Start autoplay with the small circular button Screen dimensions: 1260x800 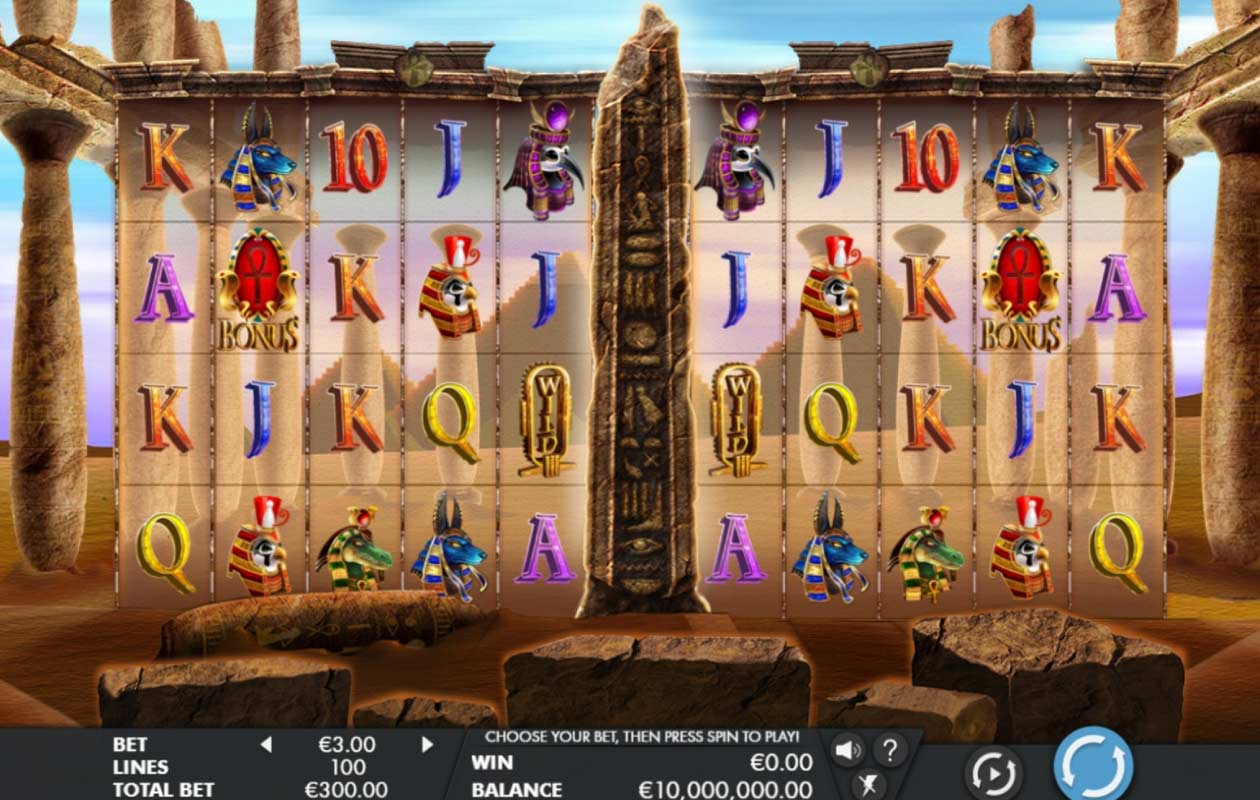click(x=993, y=772)
